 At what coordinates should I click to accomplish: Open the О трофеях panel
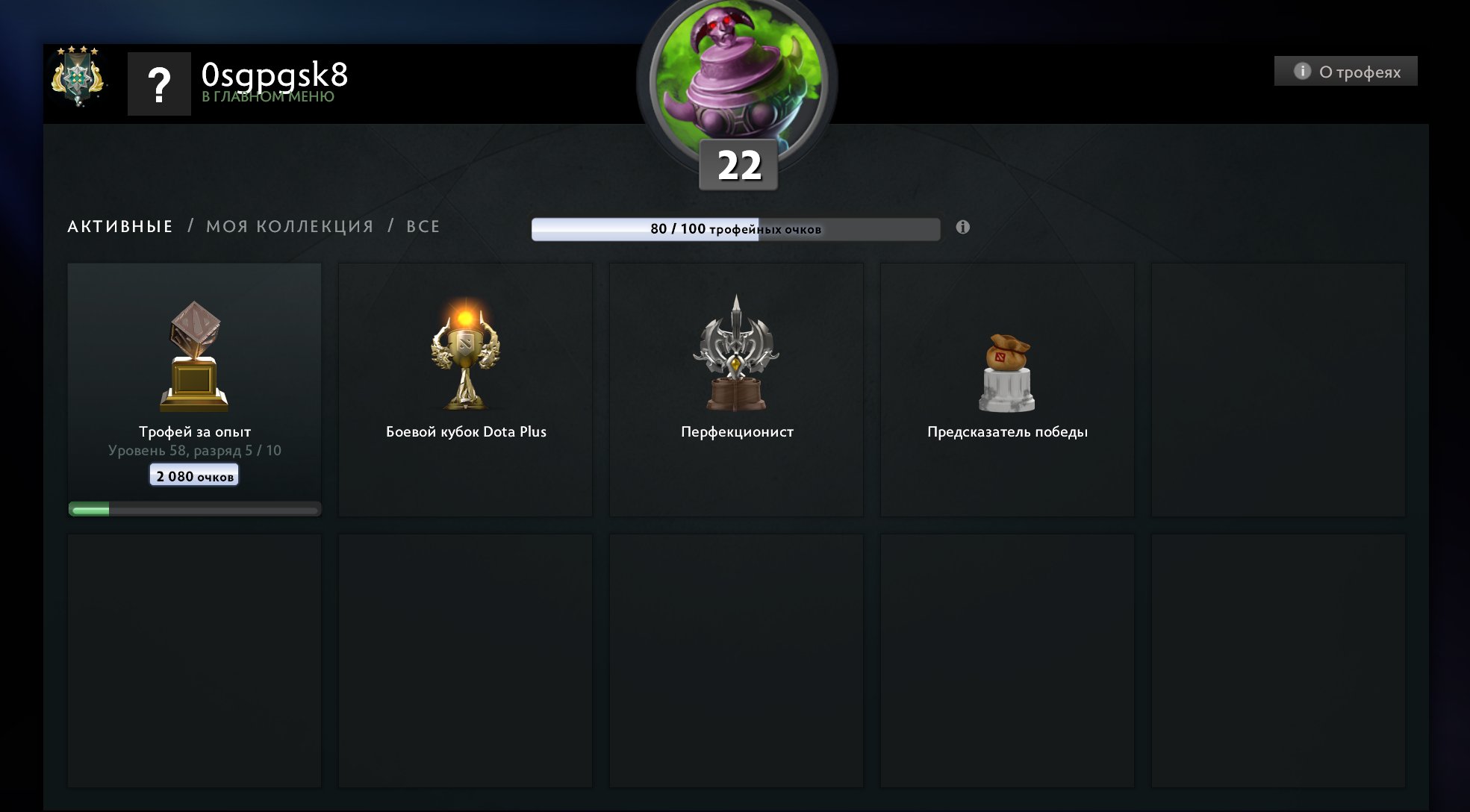1345,70
